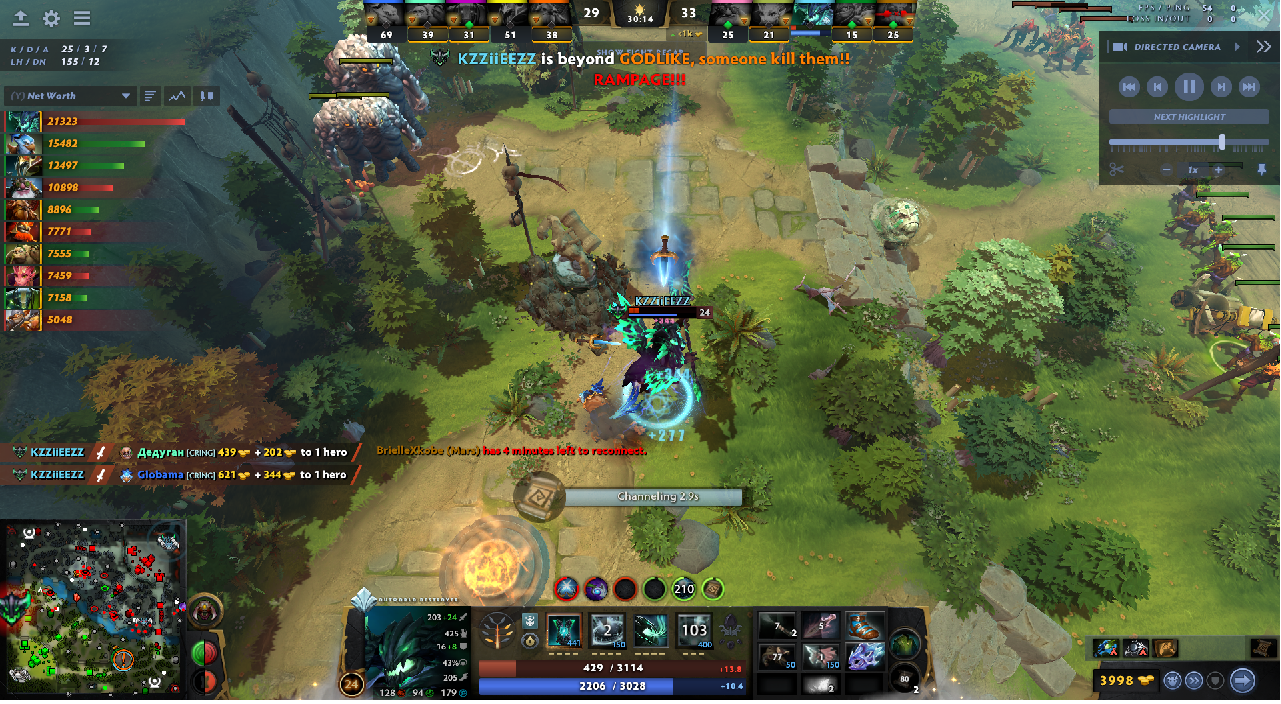The height and width of the screenshot is (704, 1281).
Task: Increase replay speed with the plus button
Action: tap(1218, 170)
